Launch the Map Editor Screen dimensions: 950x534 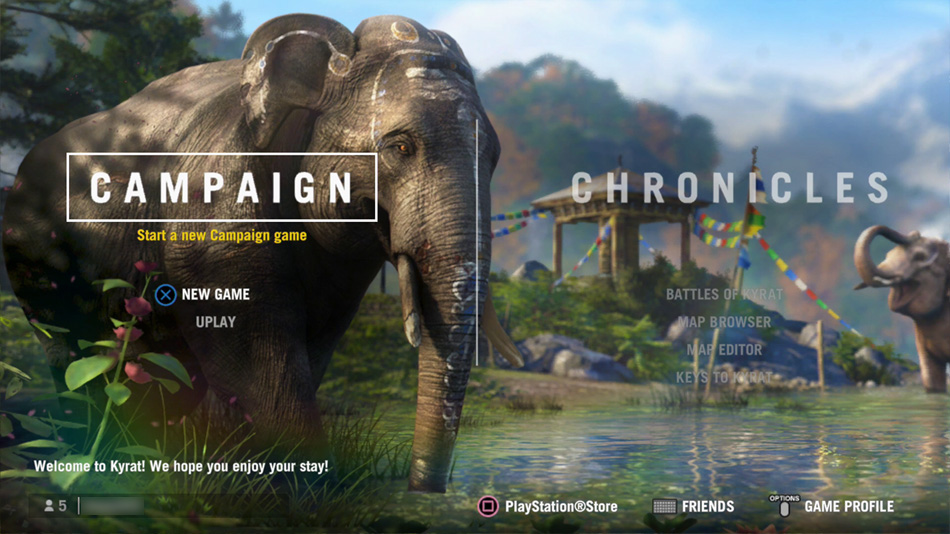[x=724, y=349]
